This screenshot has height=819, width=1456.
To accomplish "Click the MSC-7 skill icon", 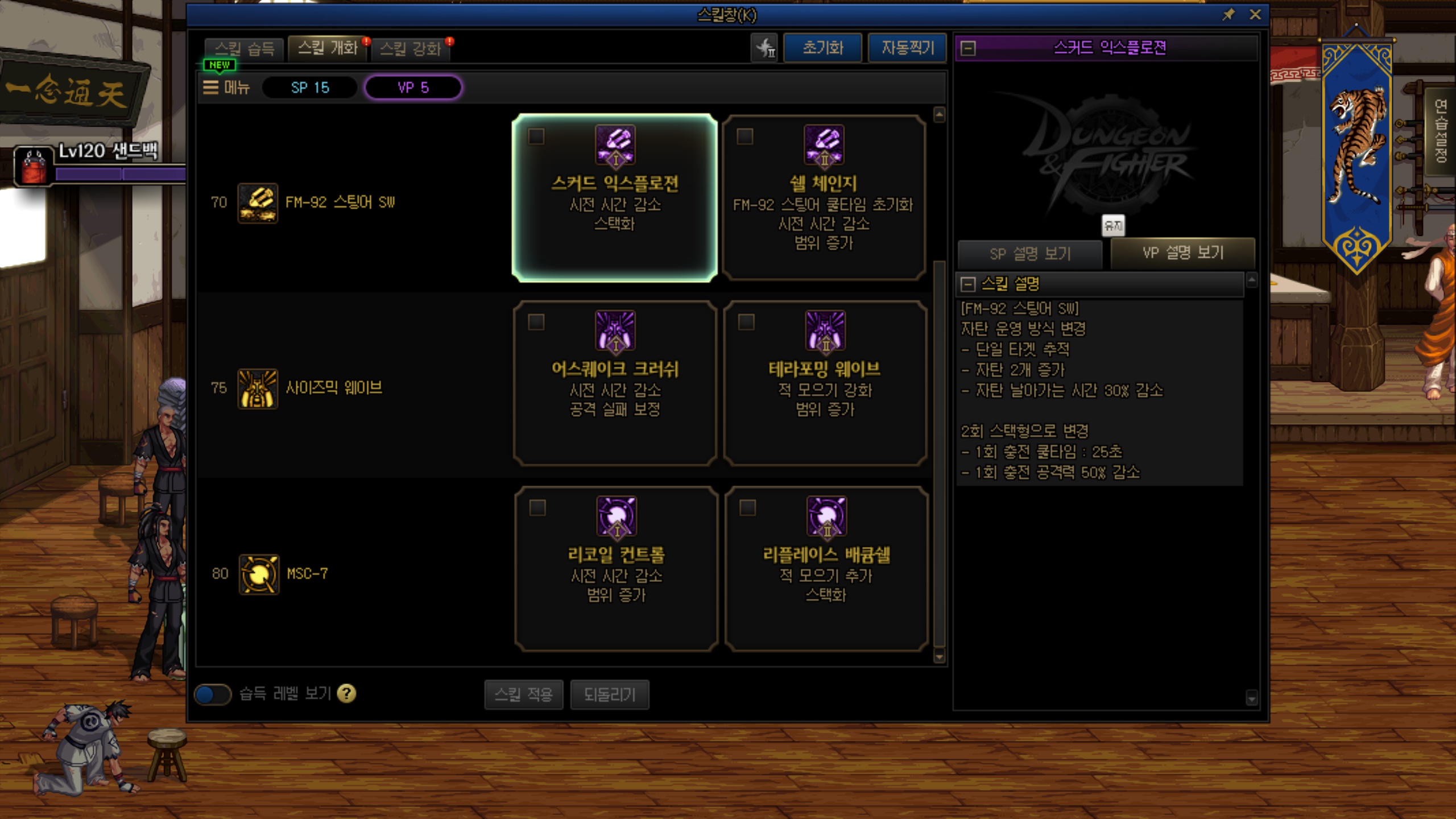I will coord(259,574).
